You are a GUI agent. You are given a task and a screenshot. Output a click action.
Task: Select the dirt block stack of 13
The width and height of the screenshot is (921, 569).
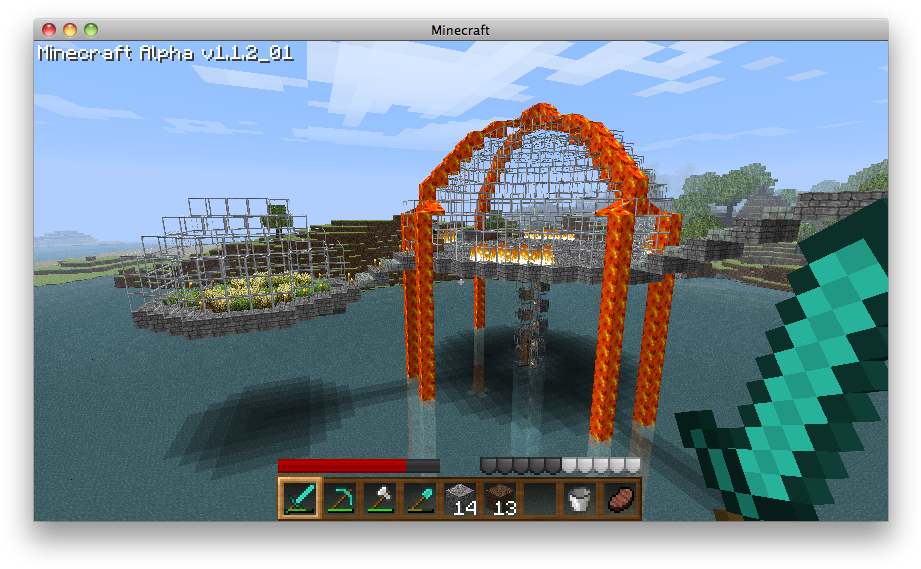coord(499,497)
